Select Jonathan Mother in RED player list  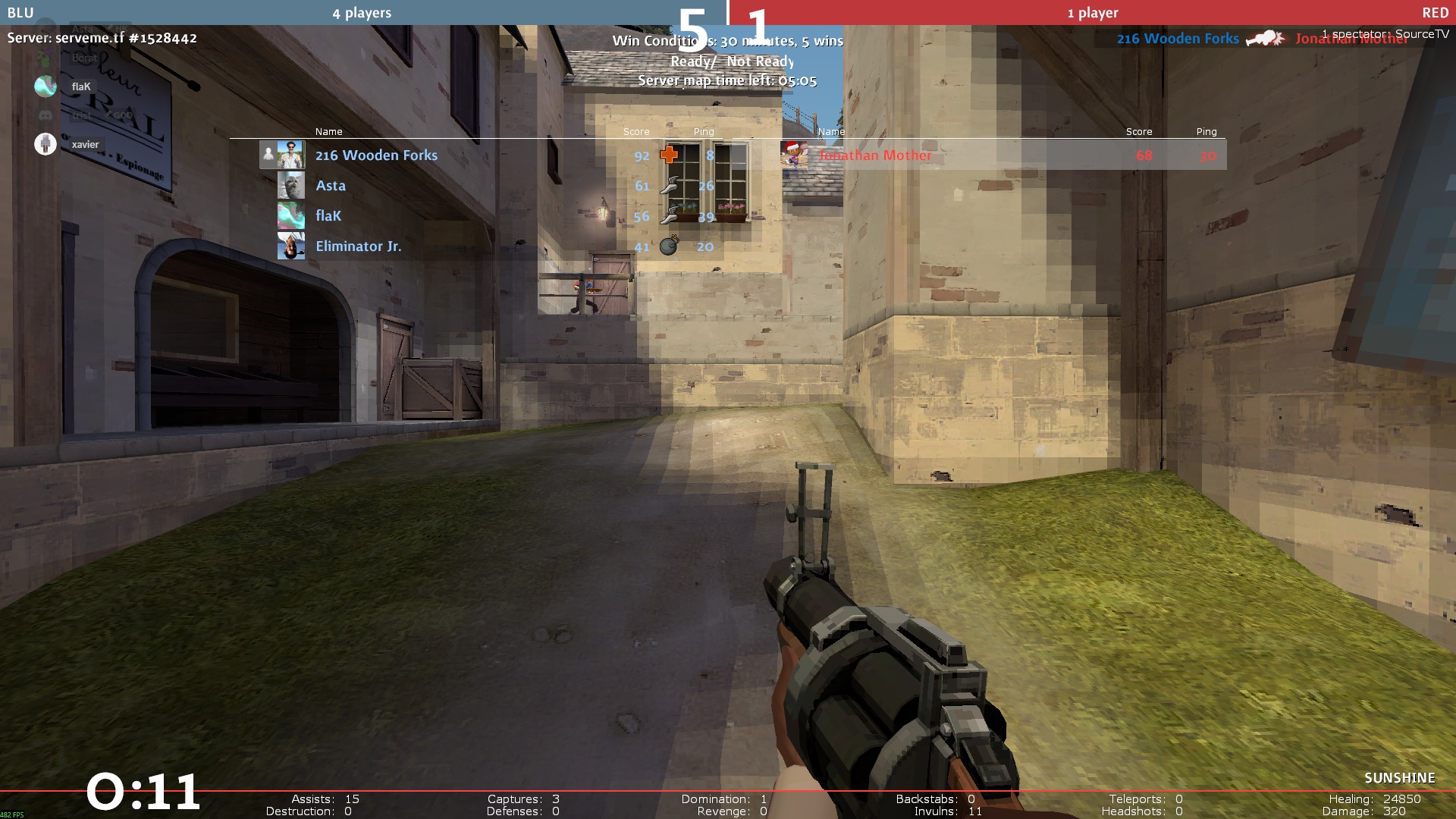(875, 155)
